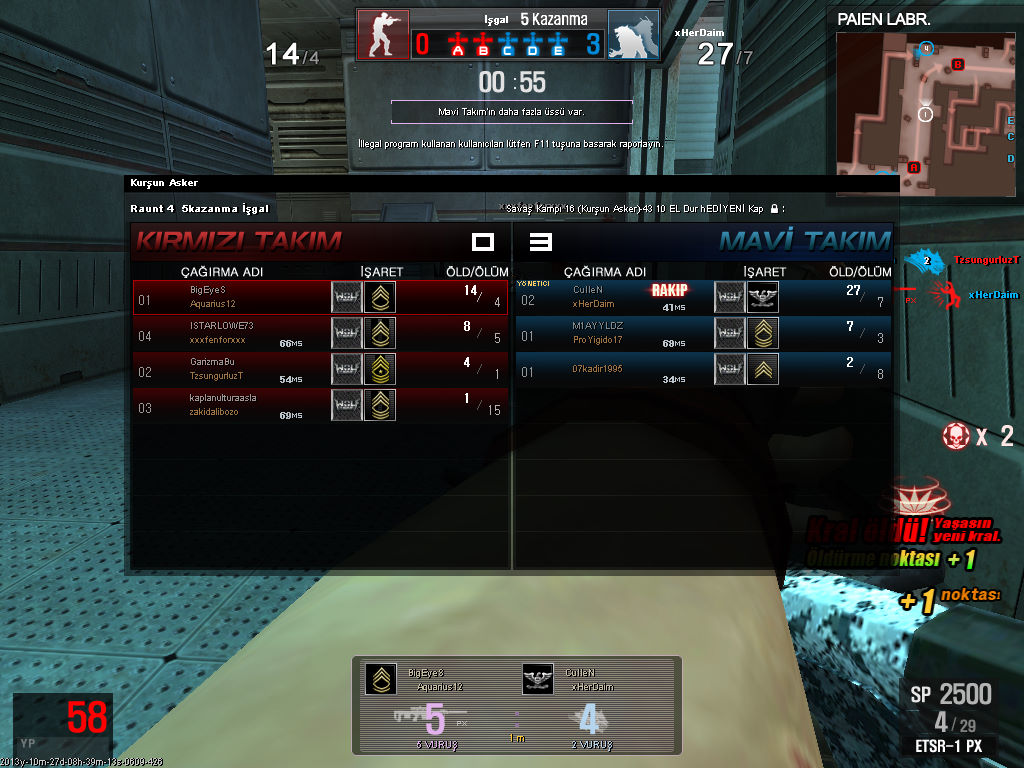Click the blue beast team emblem
The height and width of the screenshot is (768, 1024).
633,35
